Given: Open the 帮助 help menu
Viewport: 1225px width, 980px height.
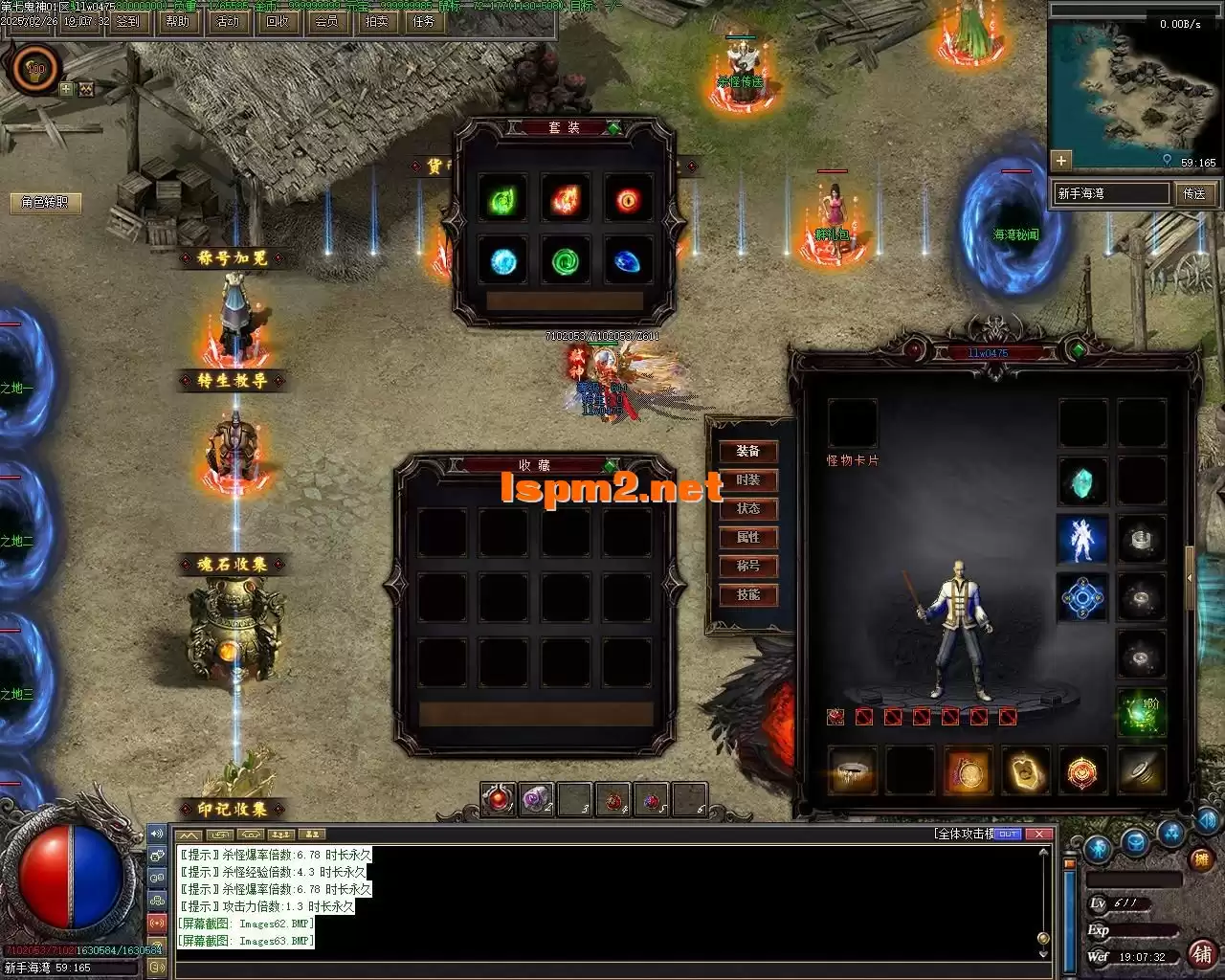Looking at the screenshot, I should (x=177, y=21).
